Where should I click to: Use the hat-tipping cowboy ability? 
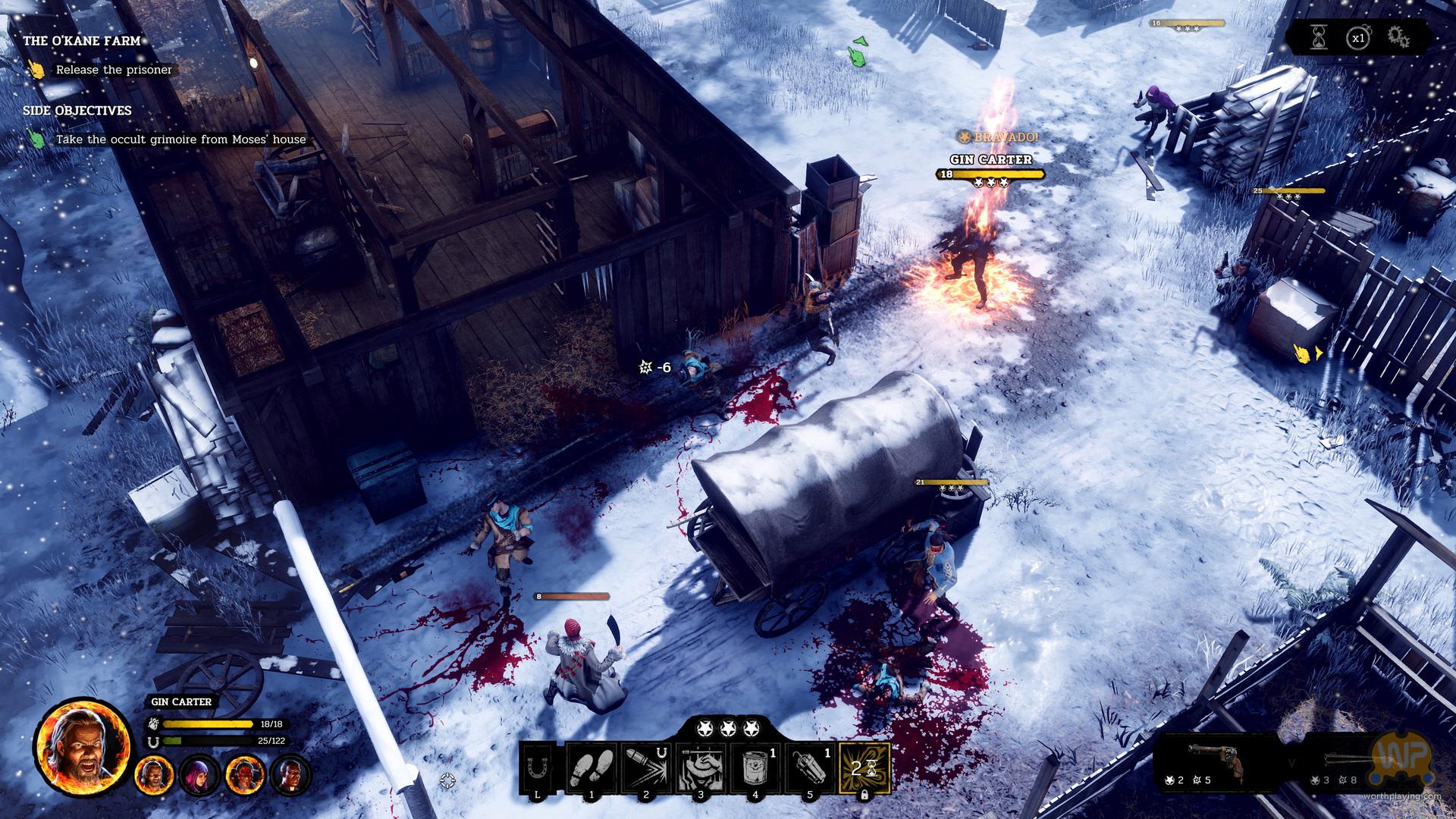(701, 768)
